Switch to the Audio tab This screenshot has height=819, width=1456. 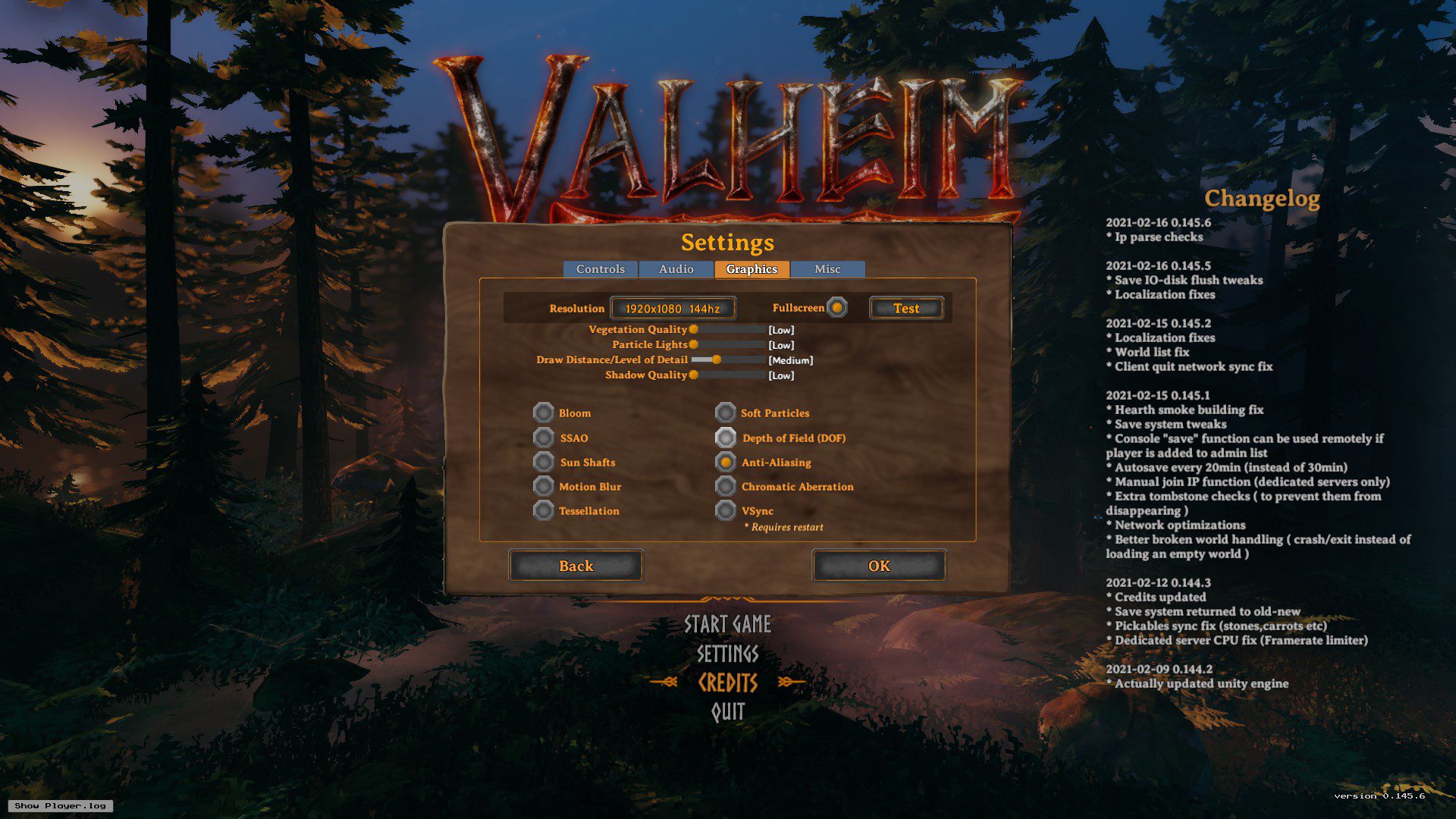pos(676,269)
